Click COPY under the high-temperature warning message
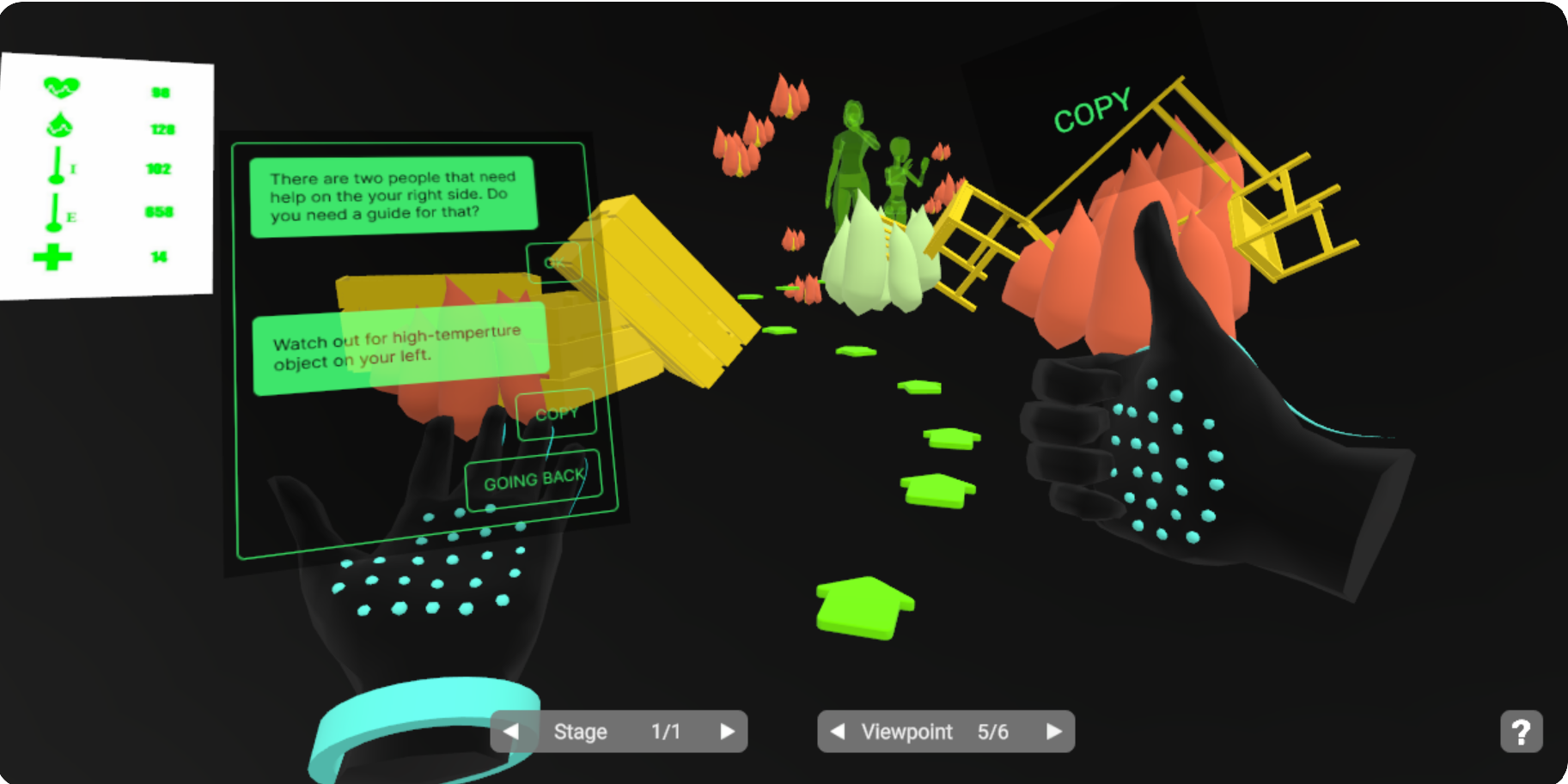 pos(556,414)
